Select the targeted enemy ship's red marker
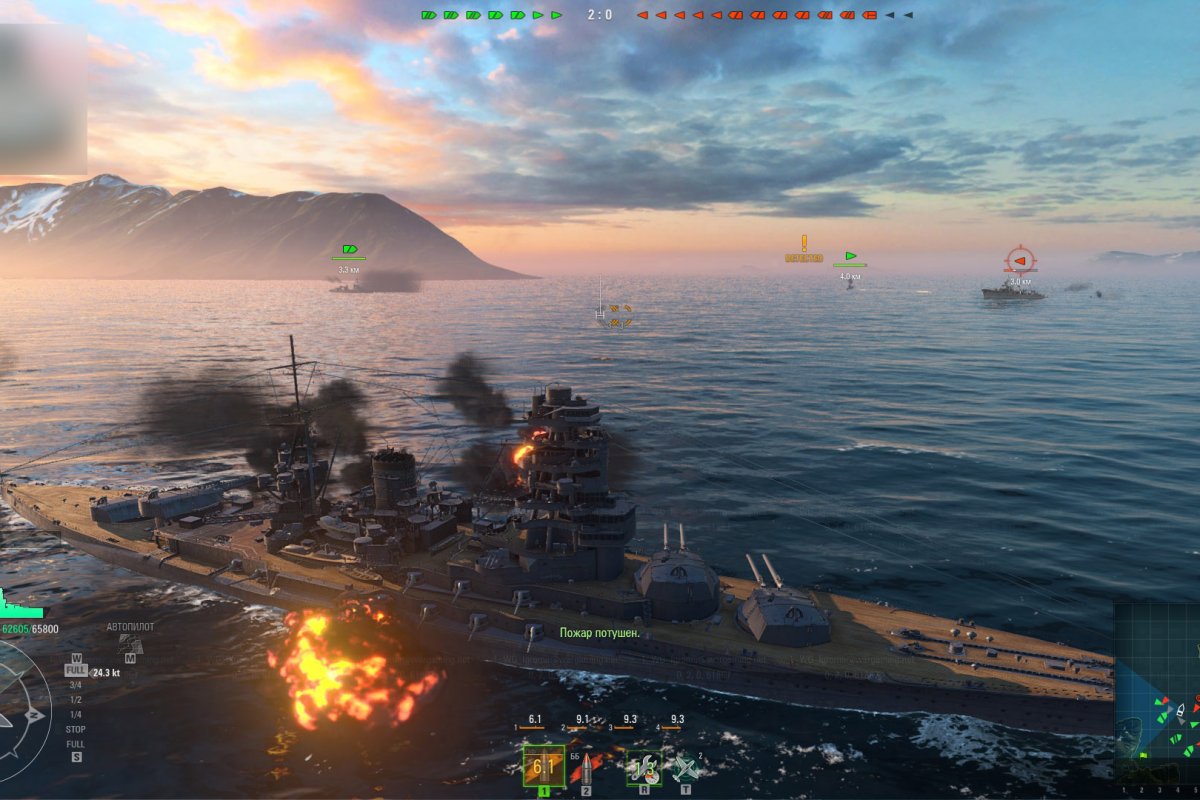Image resolution: width=1200 pixels, height=800 pixels. [1019, 261]
